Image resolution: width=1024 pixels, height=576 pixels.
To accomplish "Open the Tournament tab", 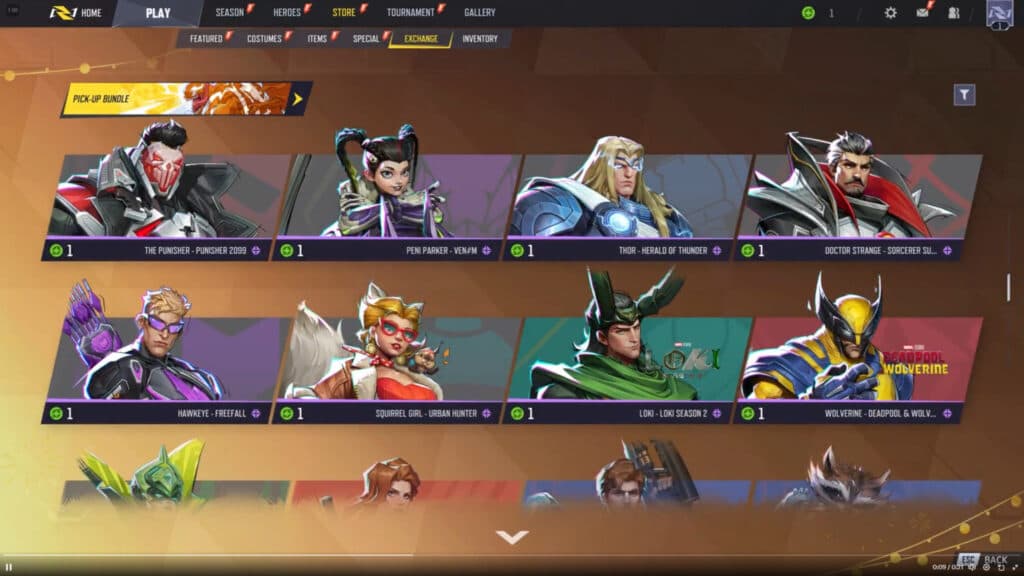I will 411,13.
